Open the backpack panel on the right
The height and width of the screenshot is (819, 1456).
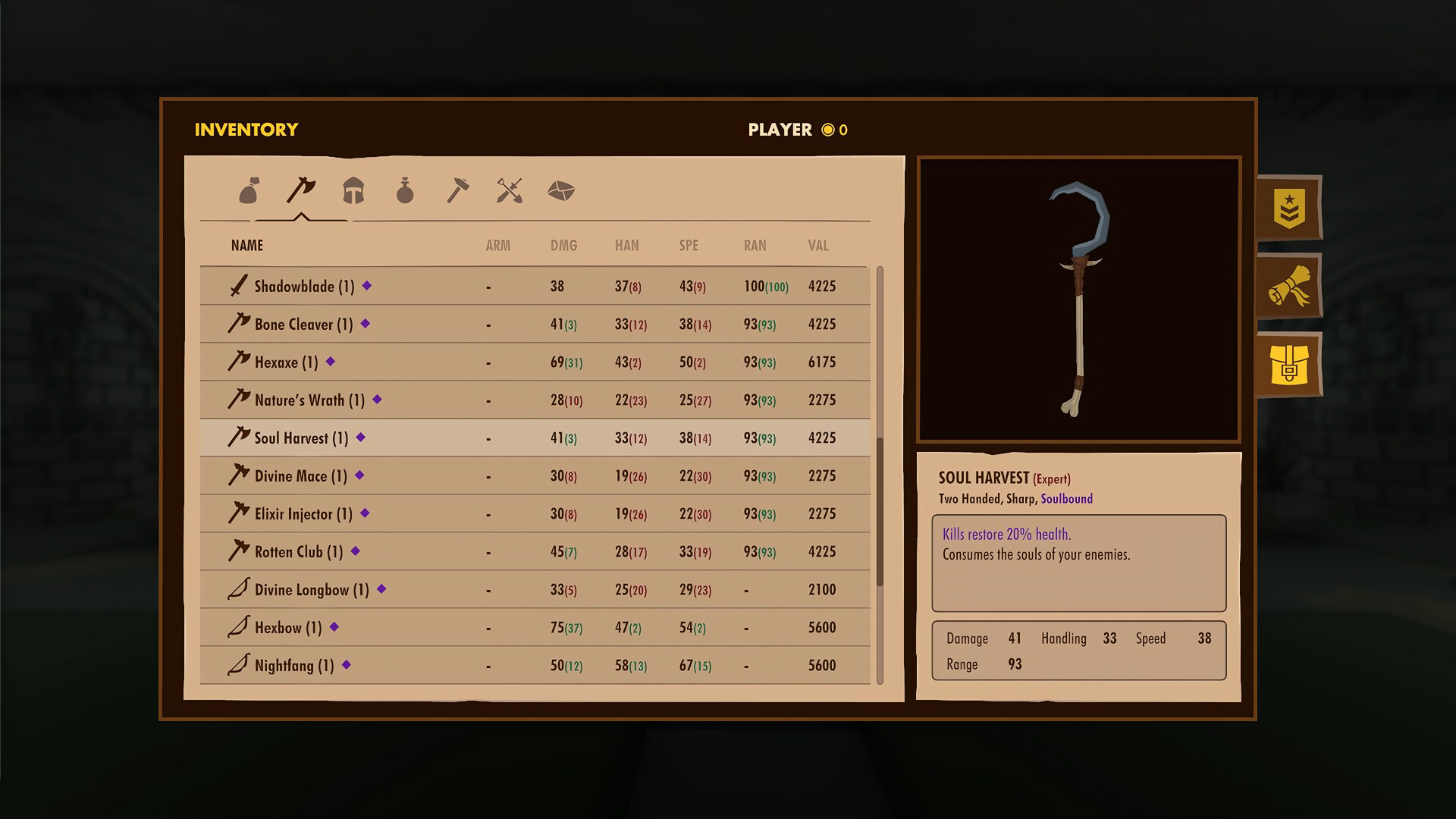coord(1288,365)
